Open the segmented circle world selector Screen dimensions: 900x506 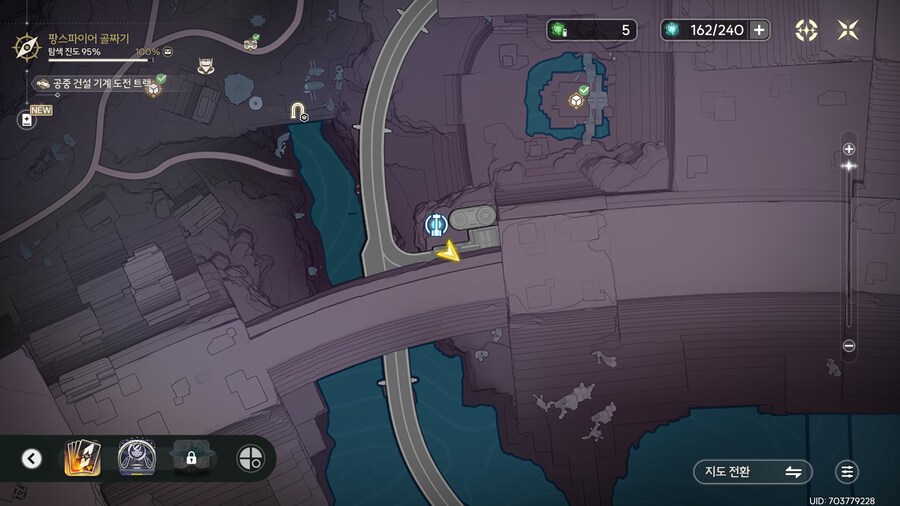coord(250,459)
